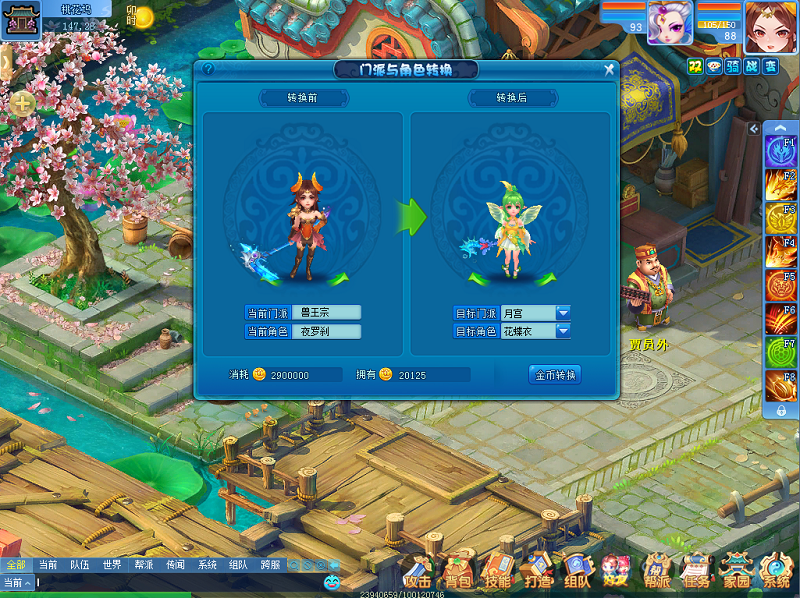Open the 任务 quest log
Viewport: 800px width, 598px height.
(696, 571)
